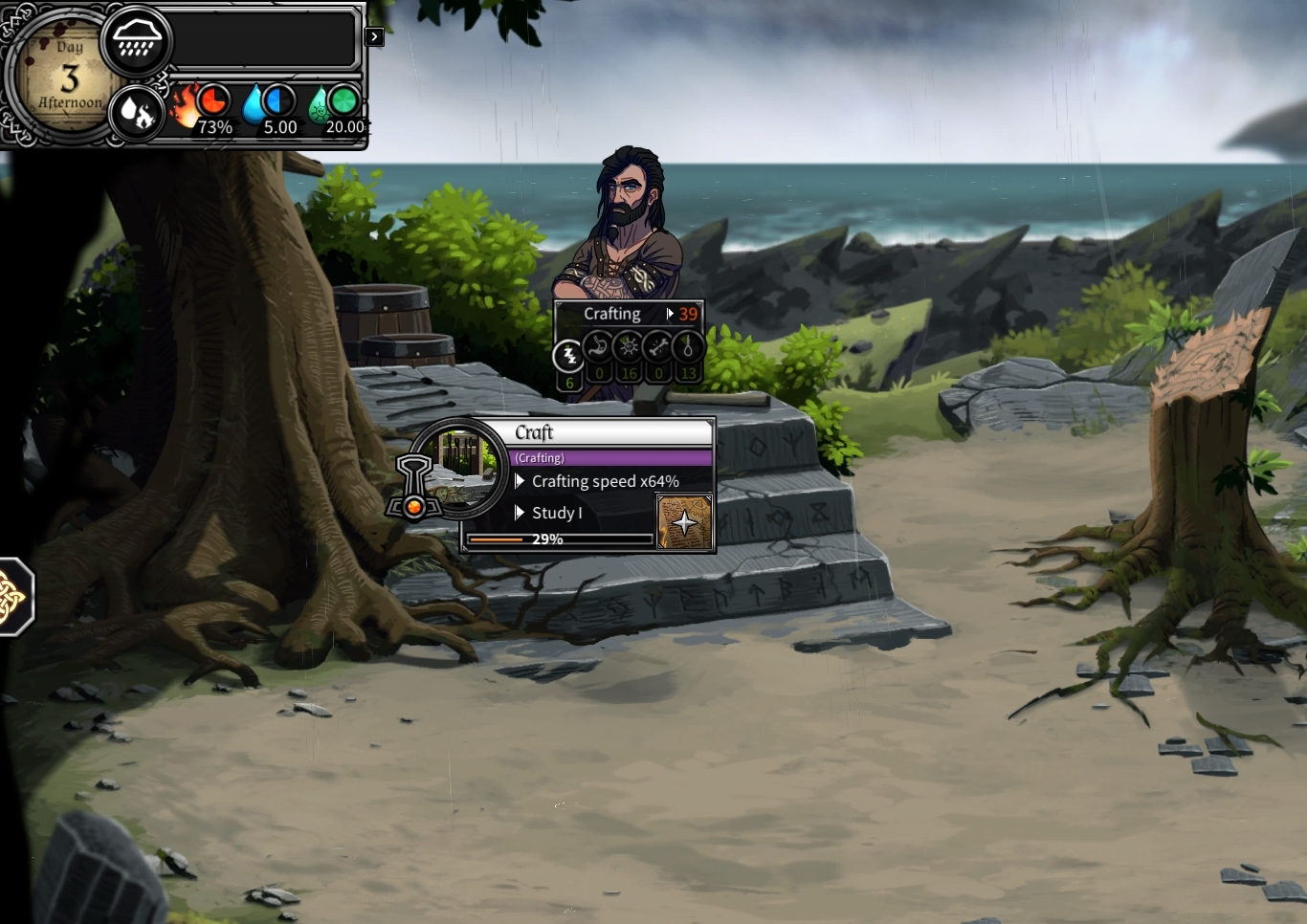Select the Study I scroll recipe icon
This screenshot has height=924, width=1307.
(x=684, y=522)
